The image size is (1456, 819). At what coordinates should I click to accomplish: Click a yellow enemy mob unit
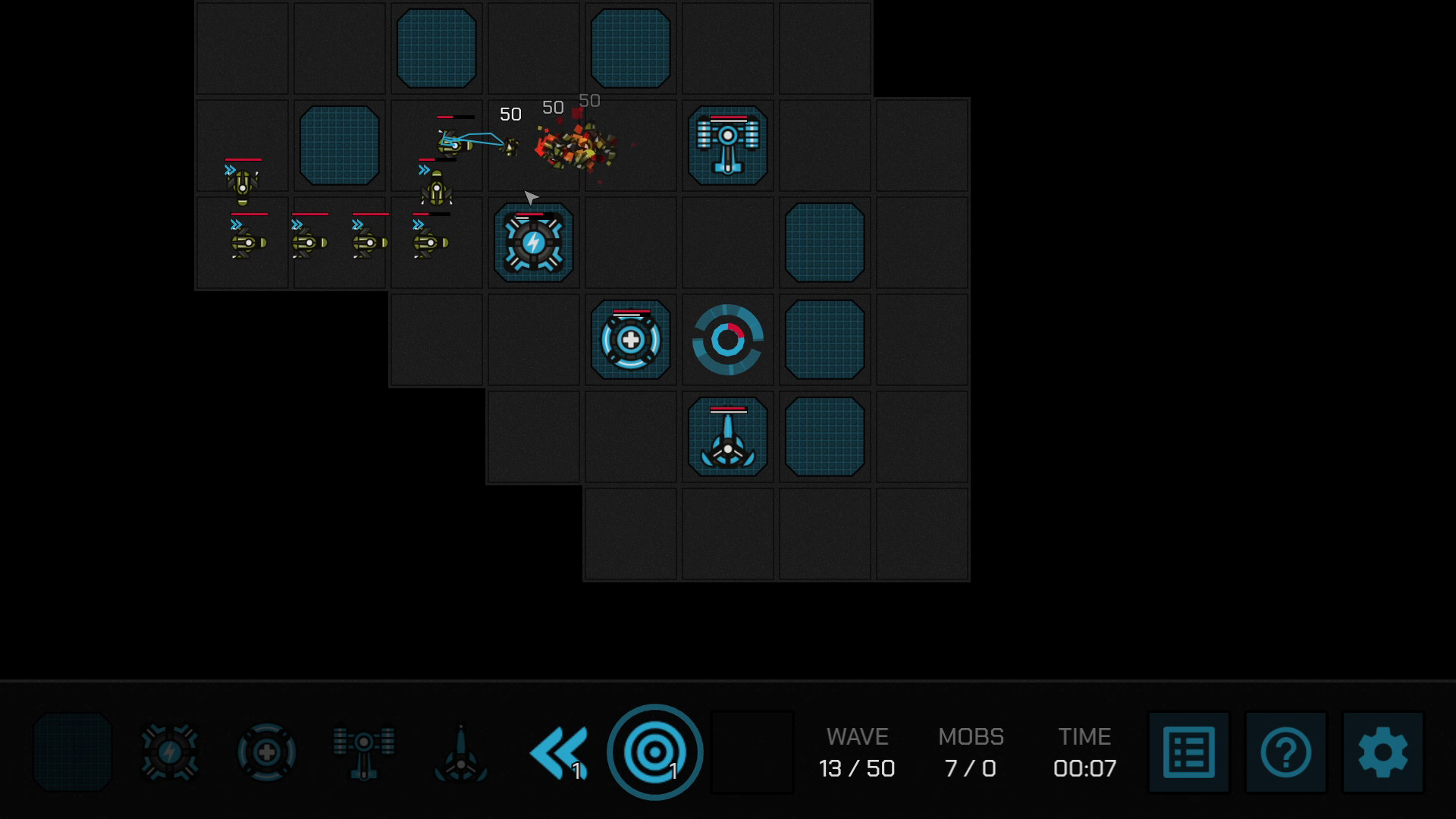(243, 243)
